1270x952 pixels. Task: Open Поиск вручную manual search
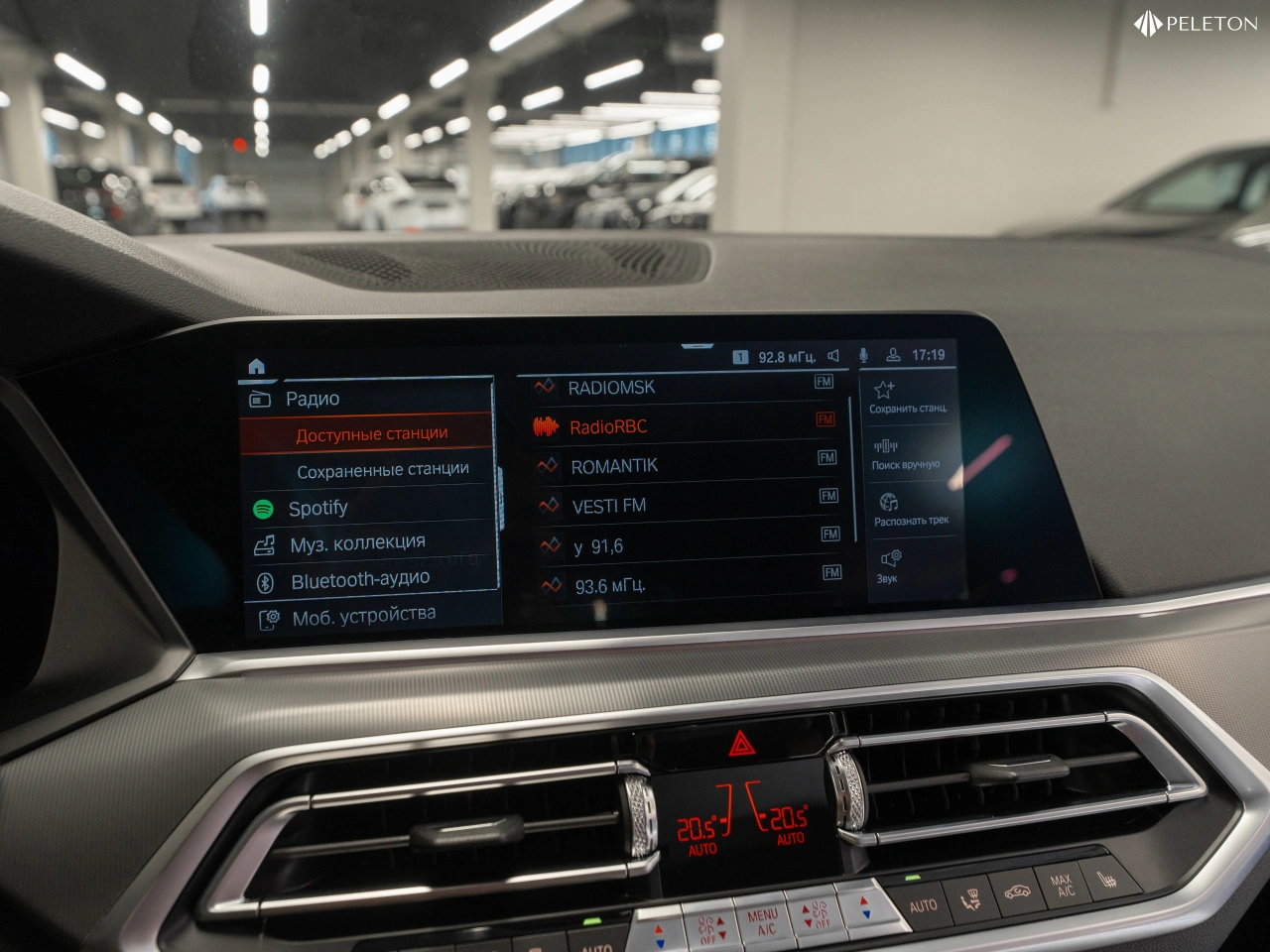point(905,454)
